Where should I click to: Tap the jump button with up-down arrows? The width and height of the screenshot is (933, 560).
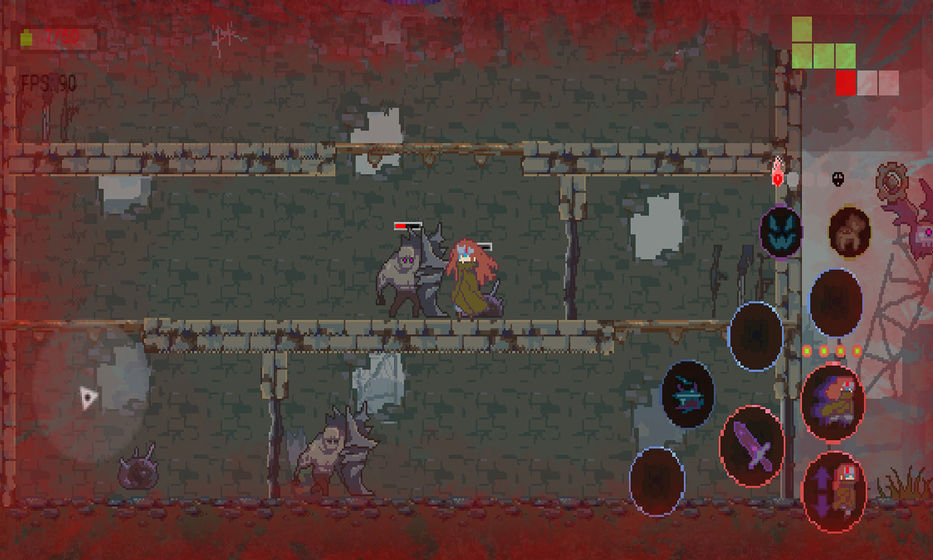pos(834,490)
